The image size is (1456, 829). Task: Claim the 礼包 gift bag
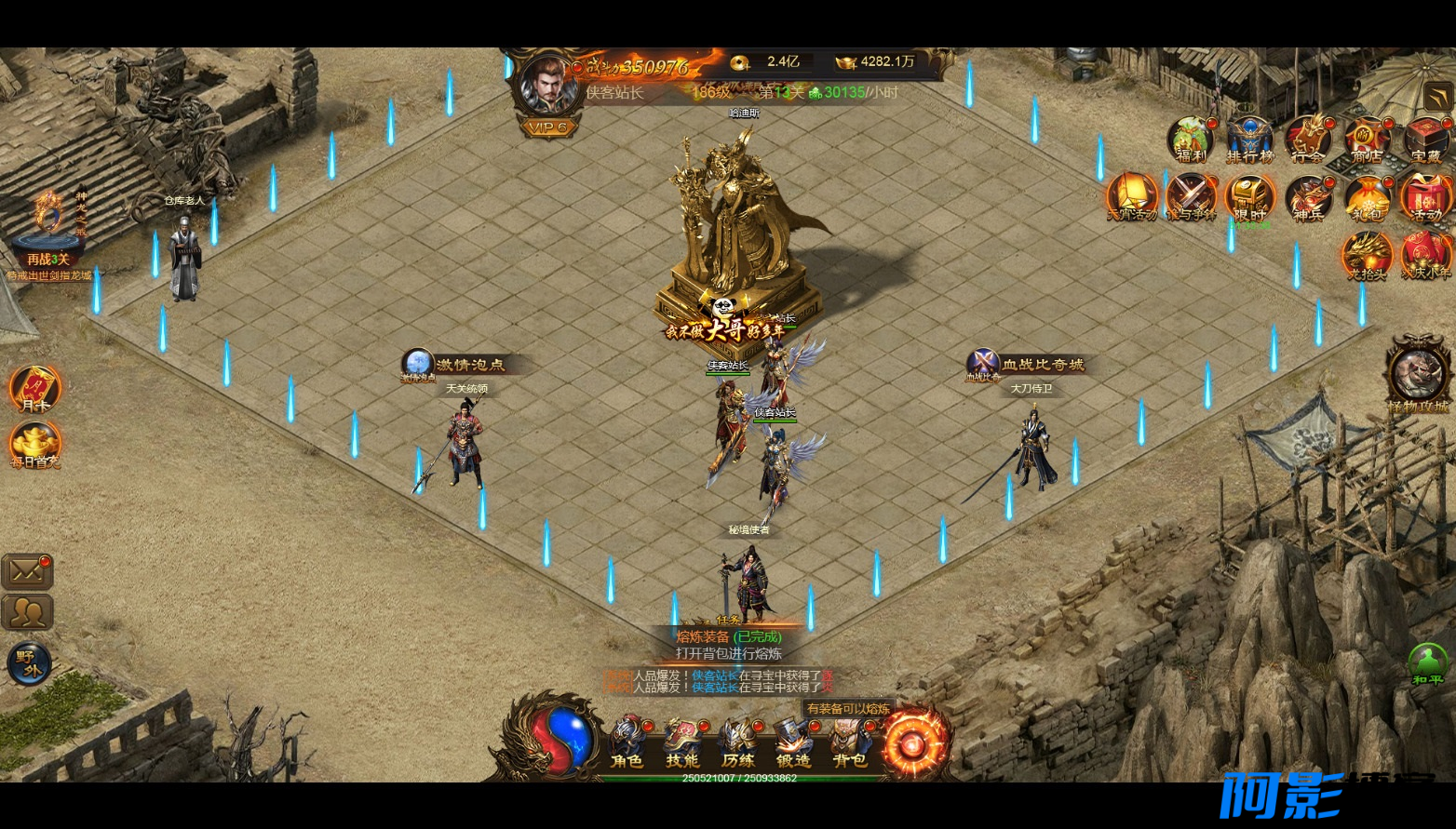coord(1367,198)
